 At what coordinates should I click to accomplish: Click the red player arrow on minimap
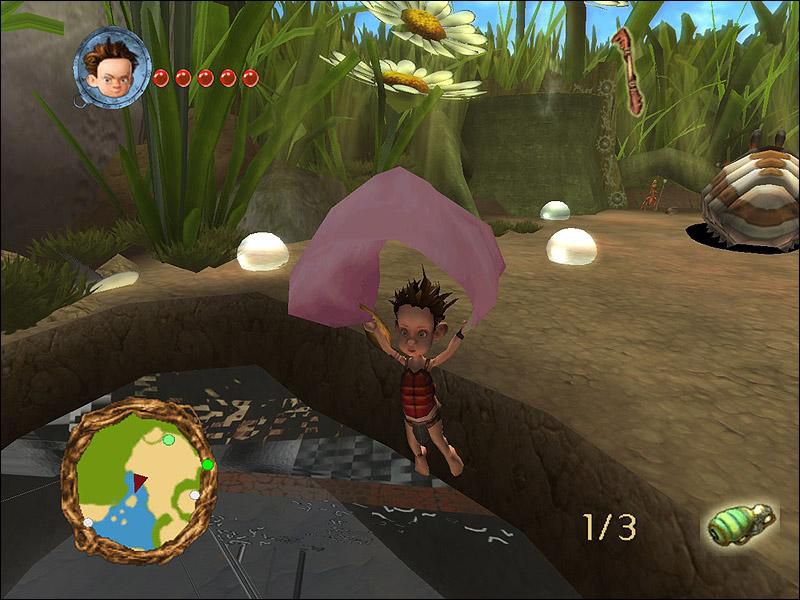point(140,483)
